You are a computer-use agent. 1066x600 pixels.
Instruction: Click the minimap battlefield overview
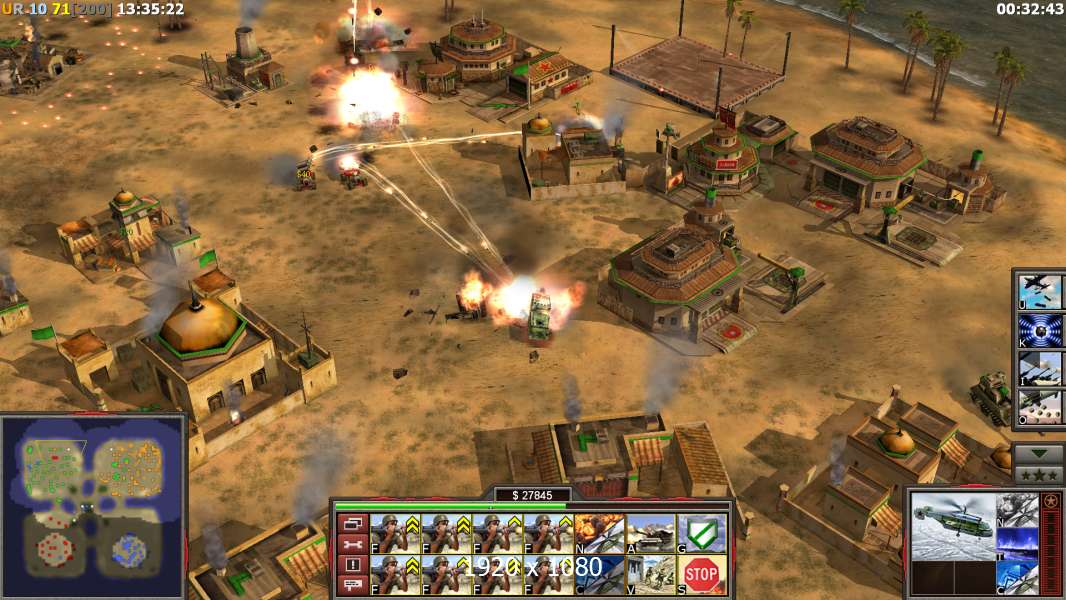[92, 505]
